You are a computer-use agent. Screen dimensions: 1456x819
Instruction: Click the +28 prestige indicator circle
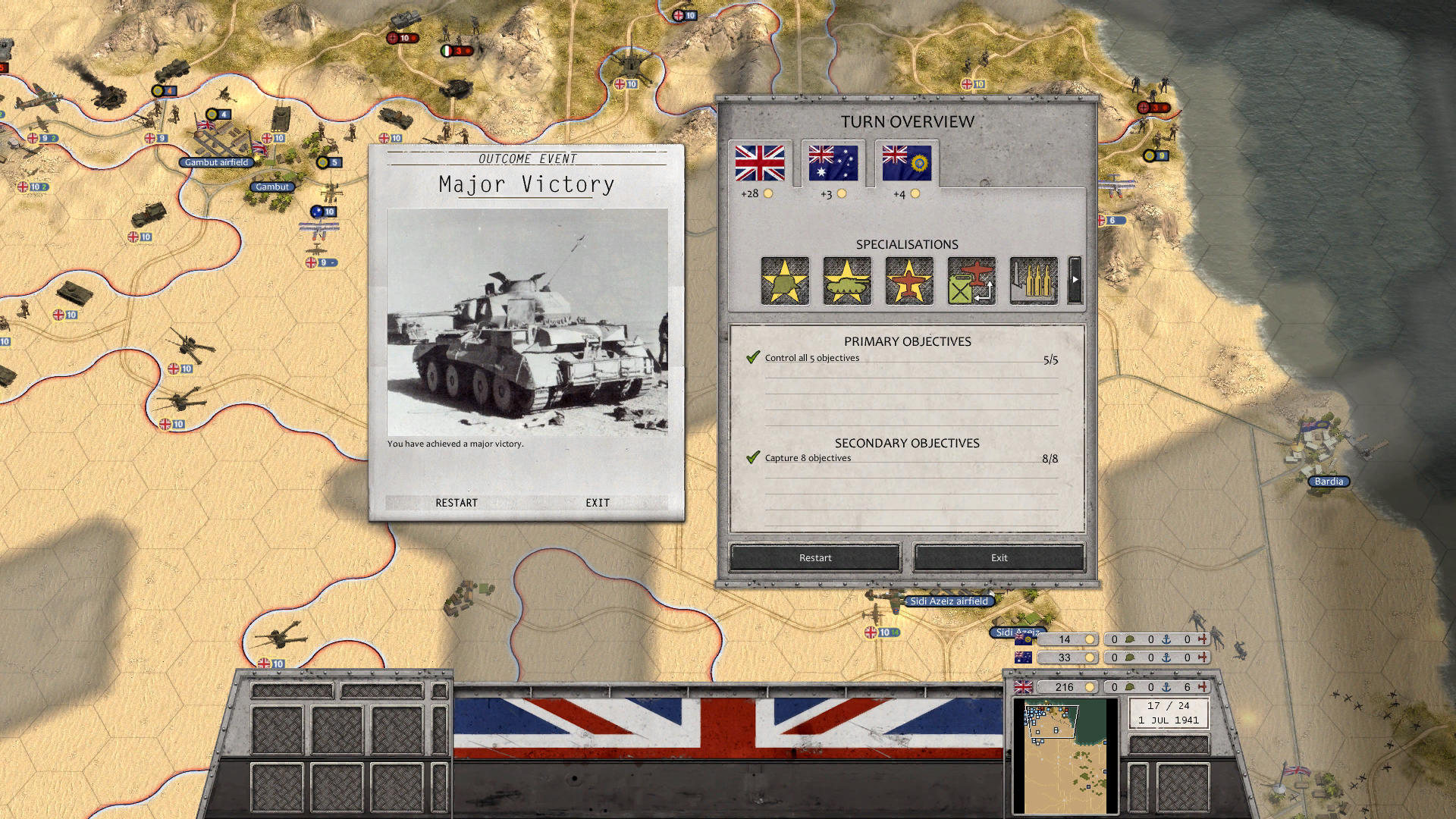tap(770, 193)
